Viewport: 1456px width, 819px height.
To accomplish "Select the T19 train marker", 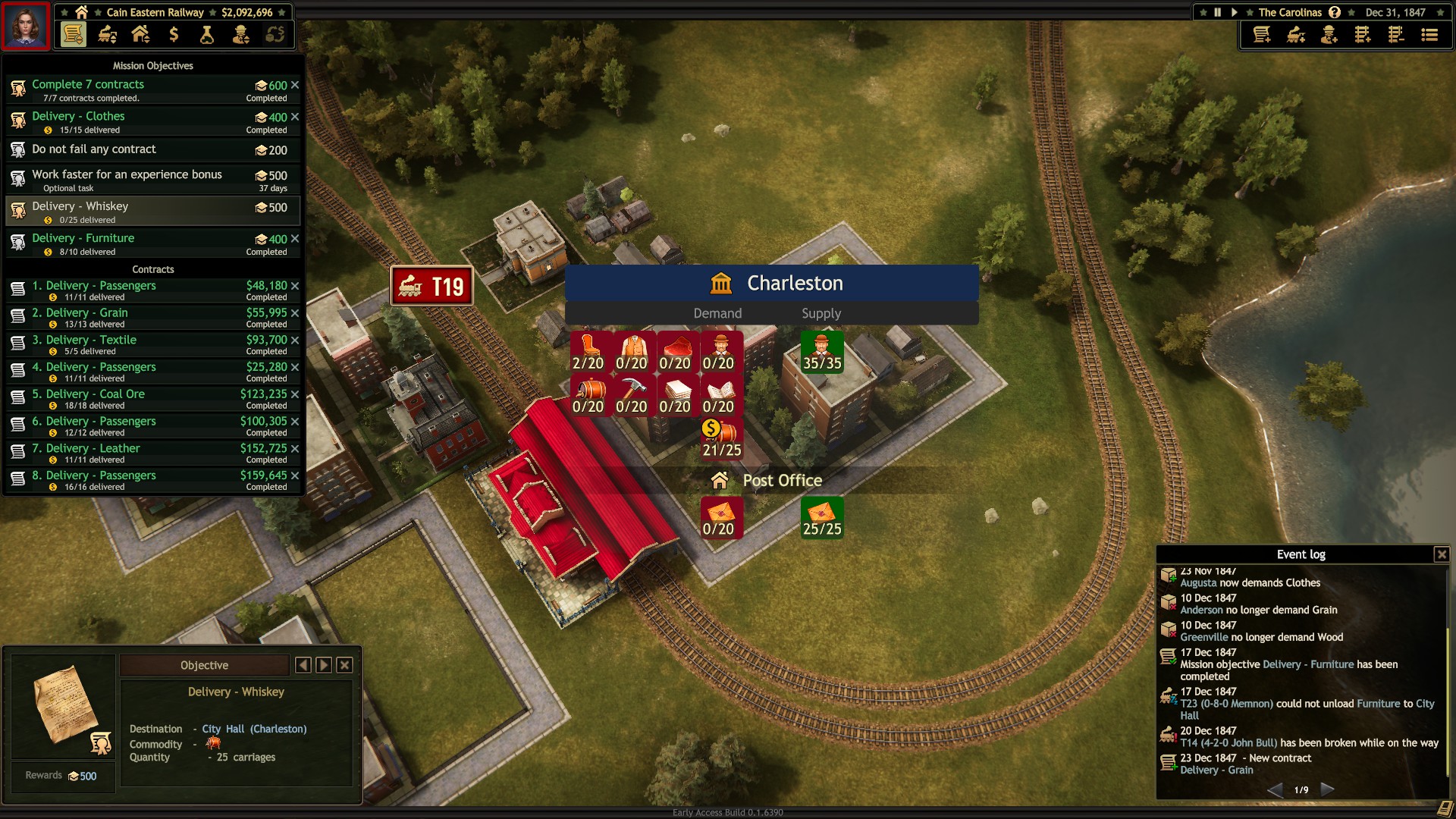I will [x=431, y=287].
